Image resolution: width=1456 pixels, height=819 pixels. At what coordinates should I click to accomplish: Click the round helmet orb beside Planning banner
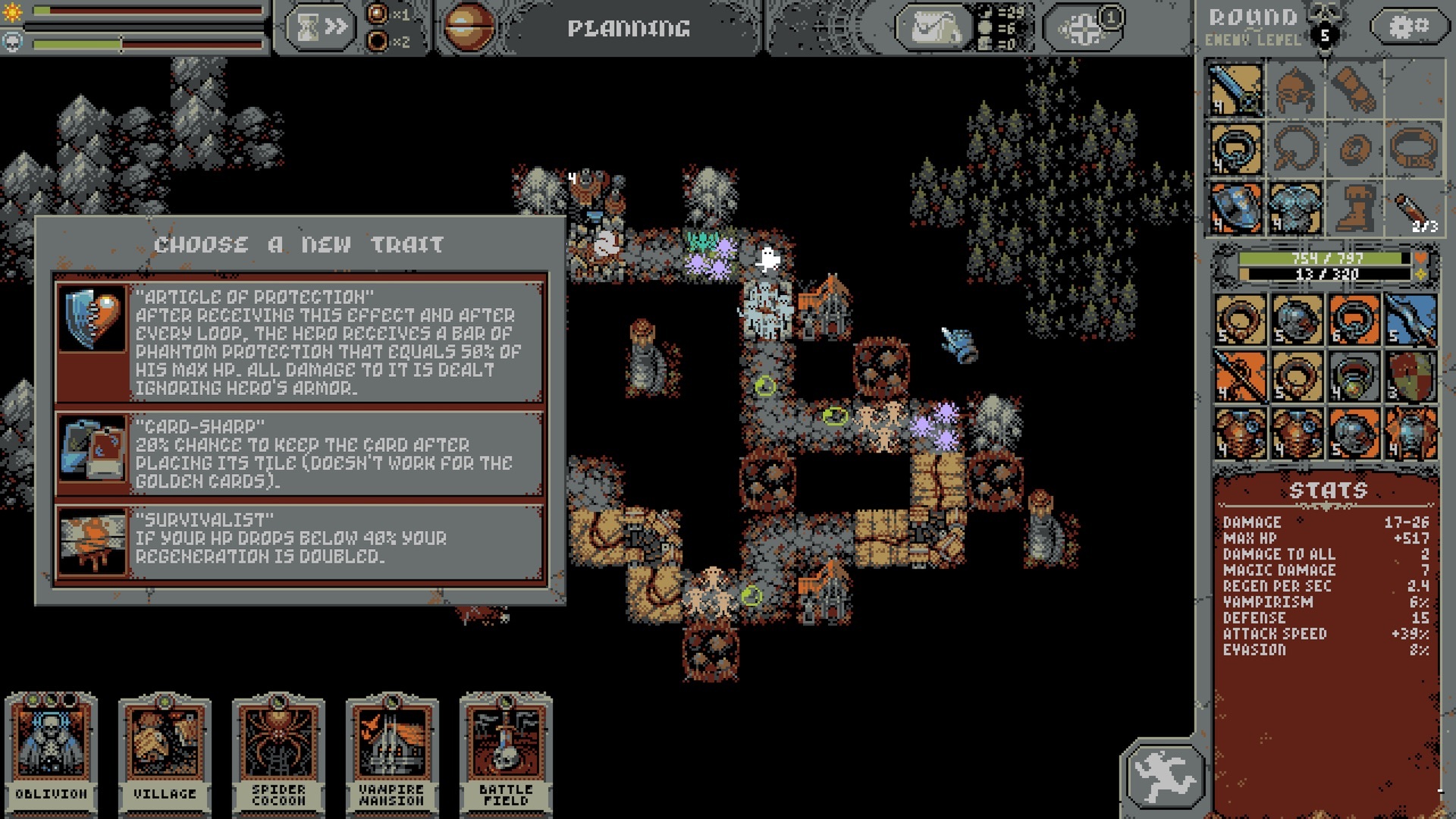point(468,27)
